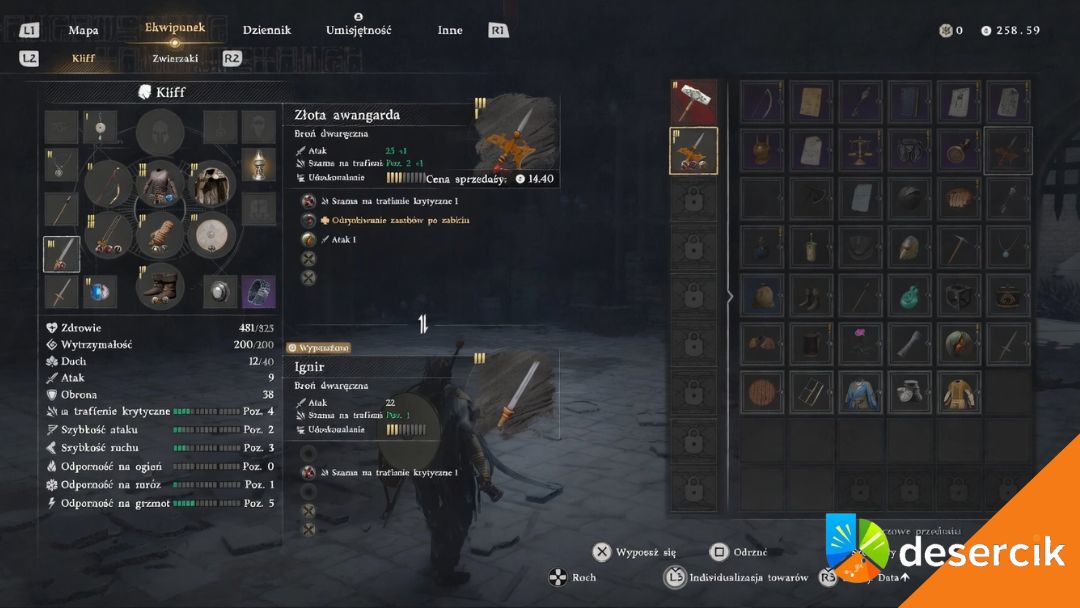Open the Dziennik tab

267,30
